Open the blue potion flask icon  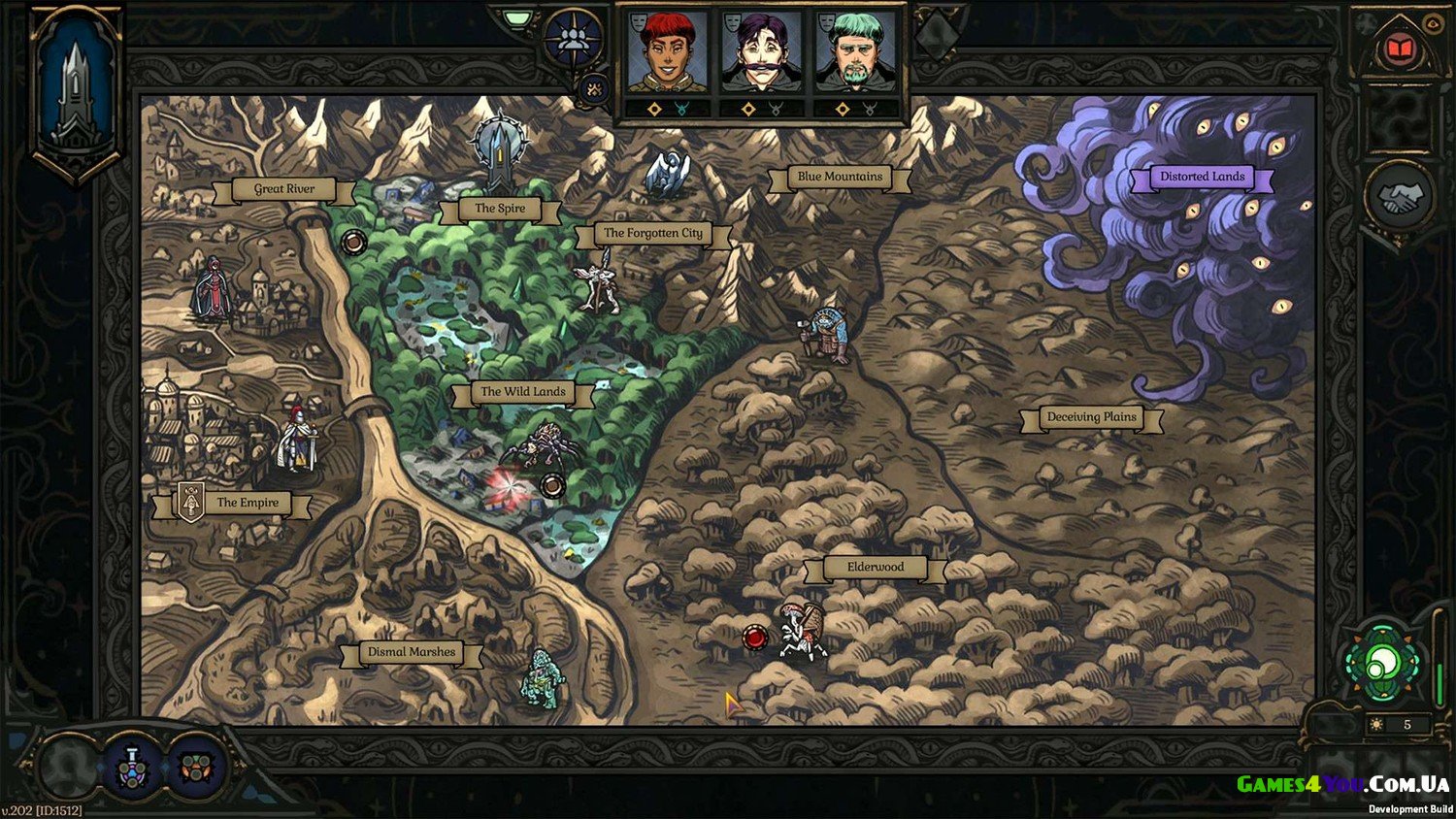(134, 767)
